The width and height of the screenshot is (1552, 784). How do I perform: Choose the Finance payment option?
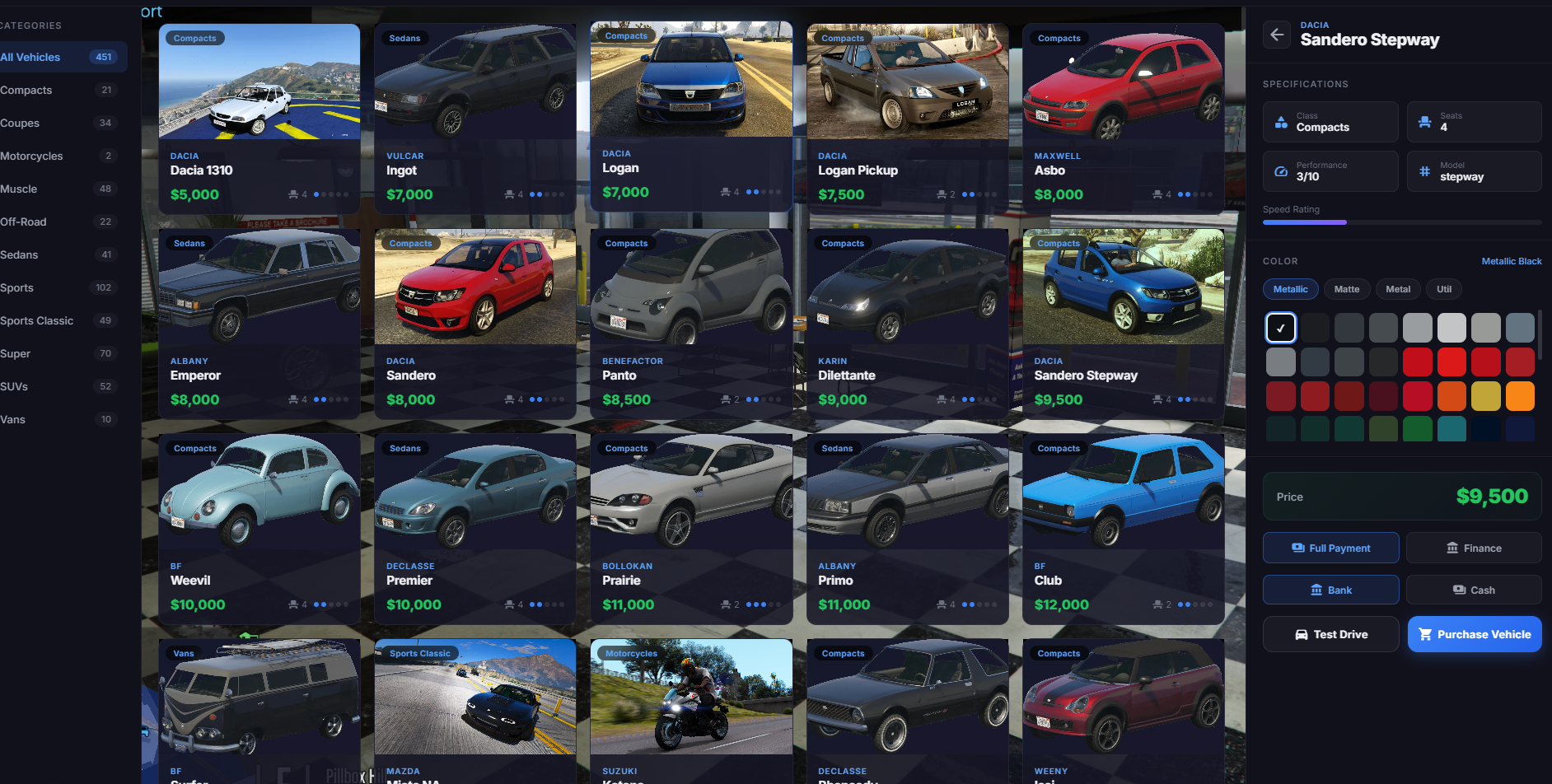[x=1473, y=548]
